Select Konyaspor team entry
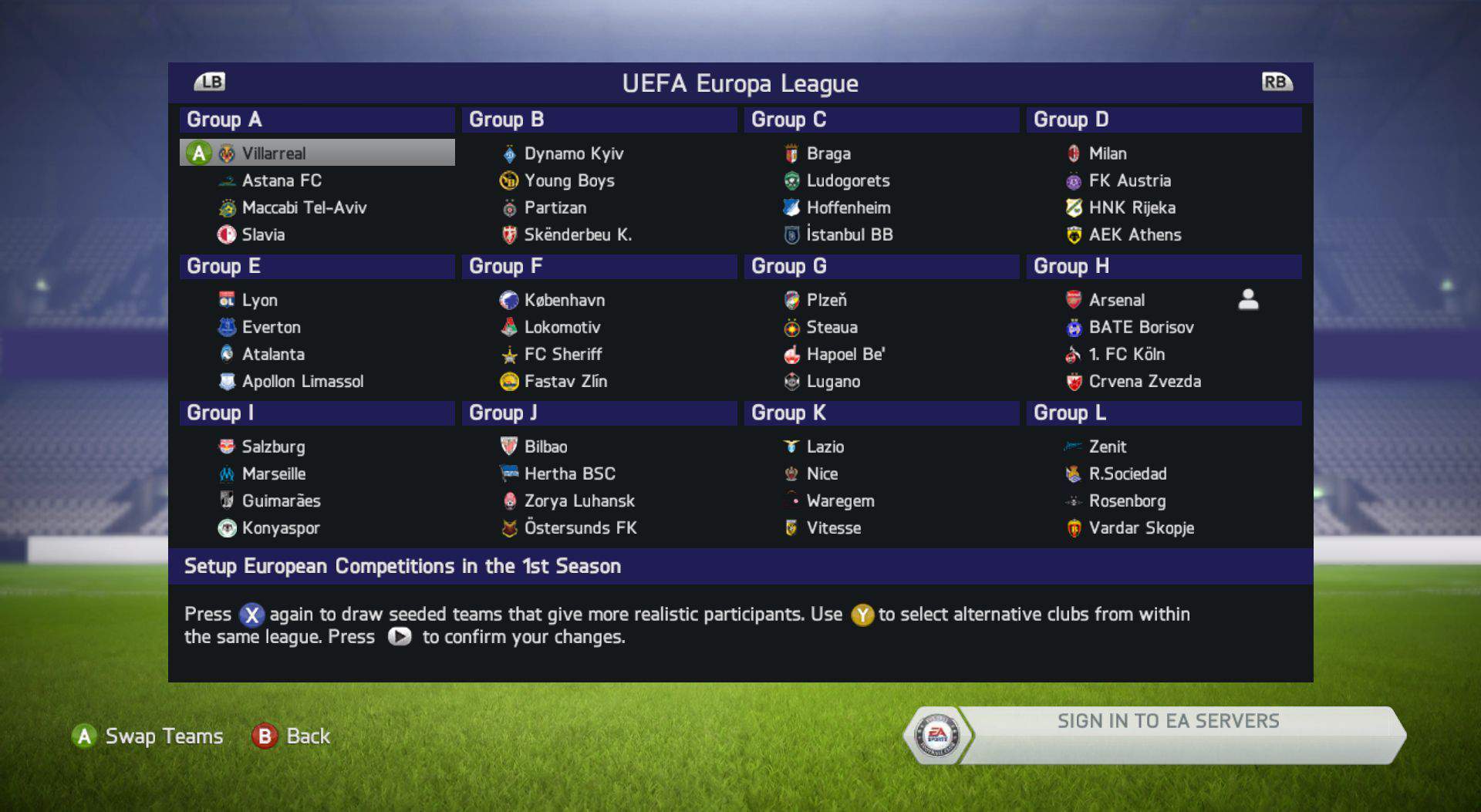This screenshot has height=812, width=1481. (280, 528)
